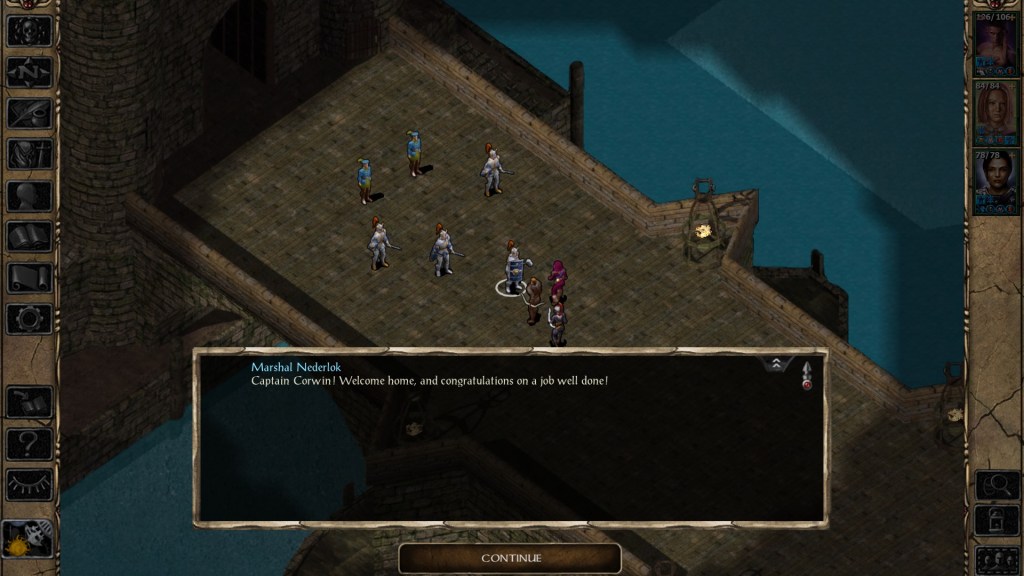The width and height of the screenshot is (1024, 576).
Task: Select all party members button
Action: [x=995, y=558]
